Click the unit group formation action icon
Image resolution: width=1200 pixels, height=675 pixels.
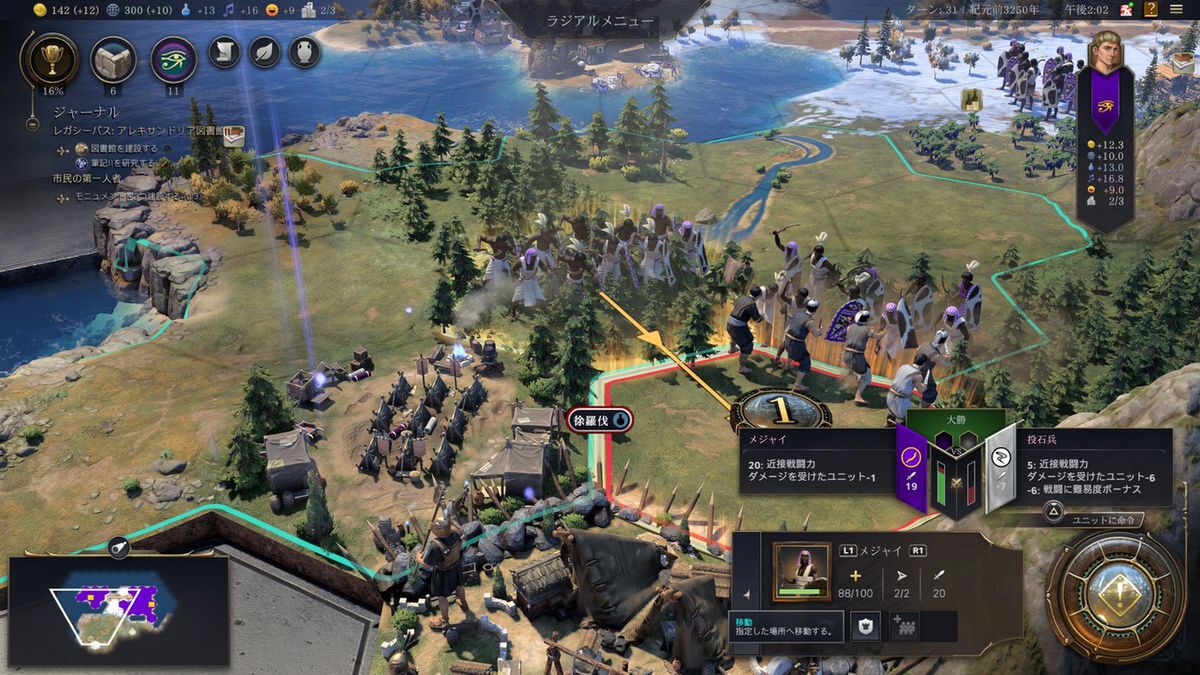[x=905, y=626]
